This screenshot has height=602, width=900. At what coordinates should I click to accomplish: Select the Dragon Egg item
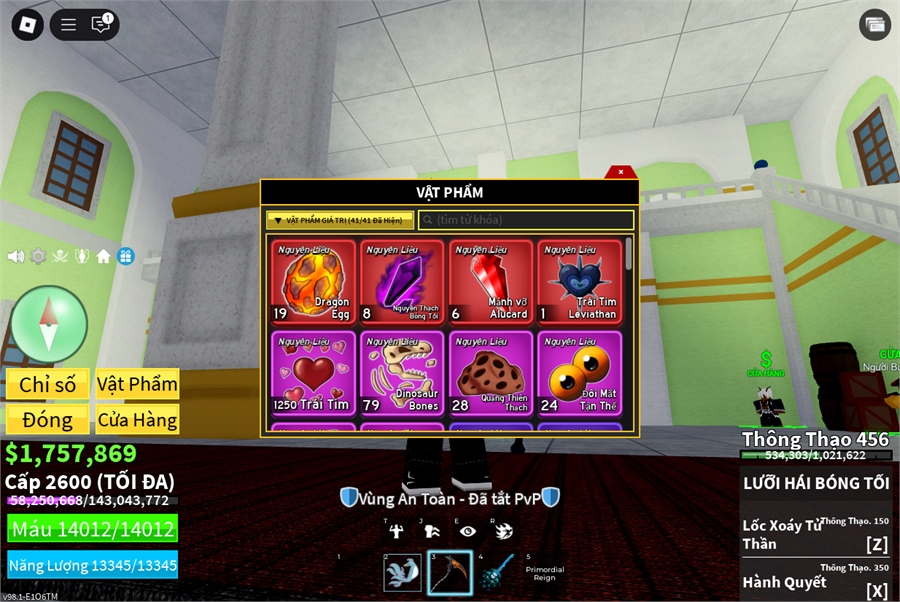coord(313,282)
